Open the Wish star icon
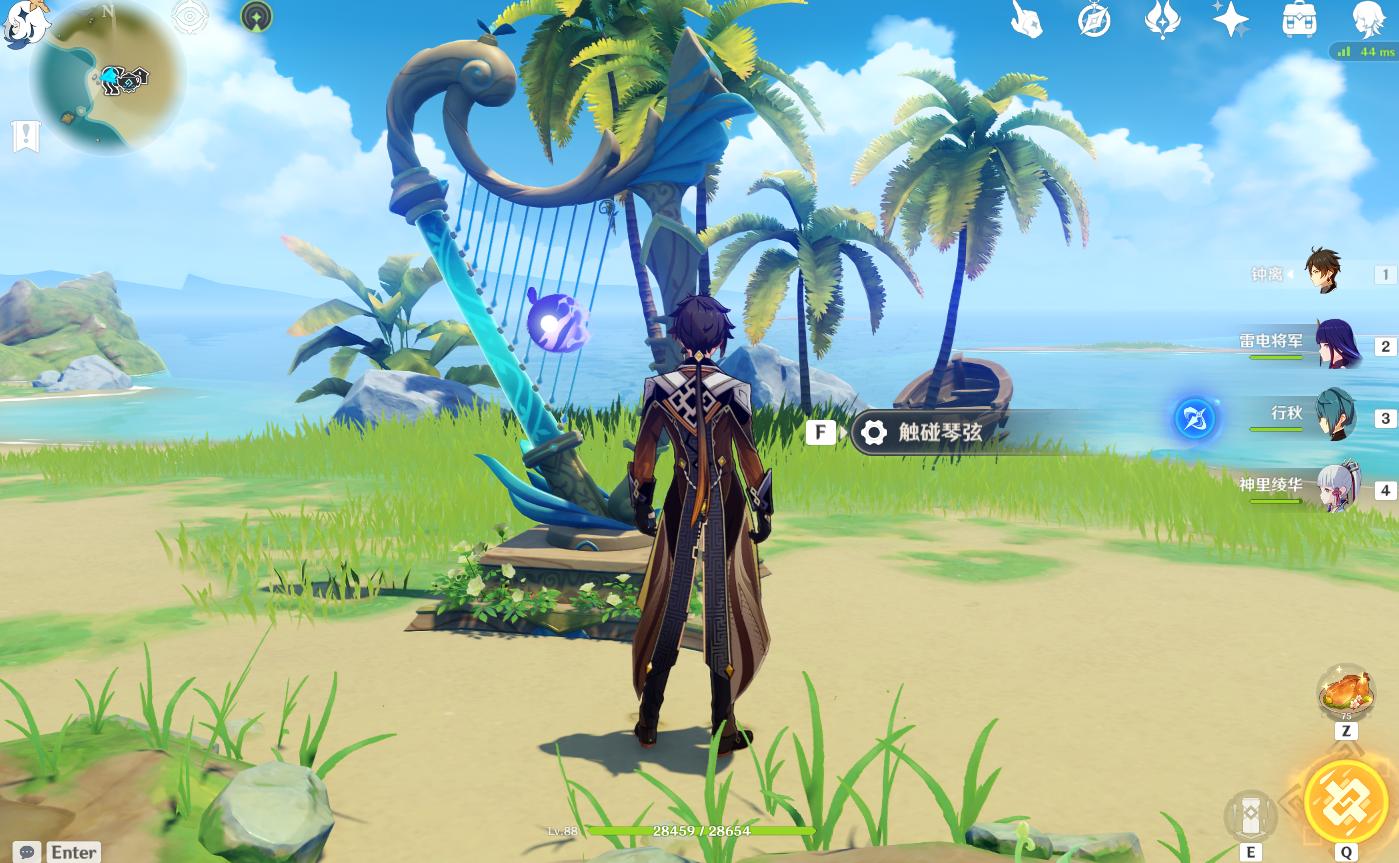The width and height of the screenshot is (1399, 863). click(x=1230, y=19)
